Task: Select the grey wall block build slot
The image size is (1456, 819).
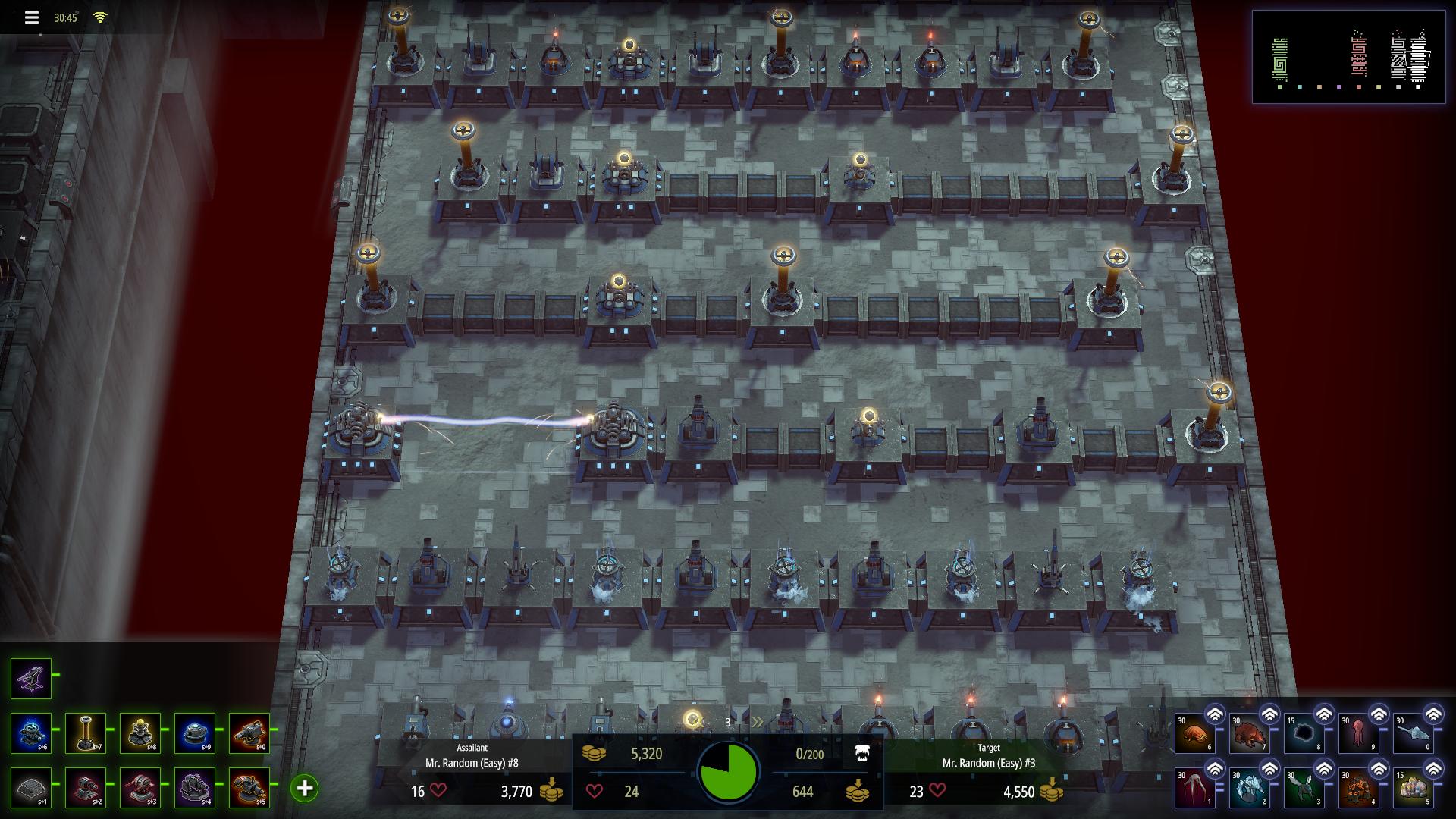Action: (31, 787)
